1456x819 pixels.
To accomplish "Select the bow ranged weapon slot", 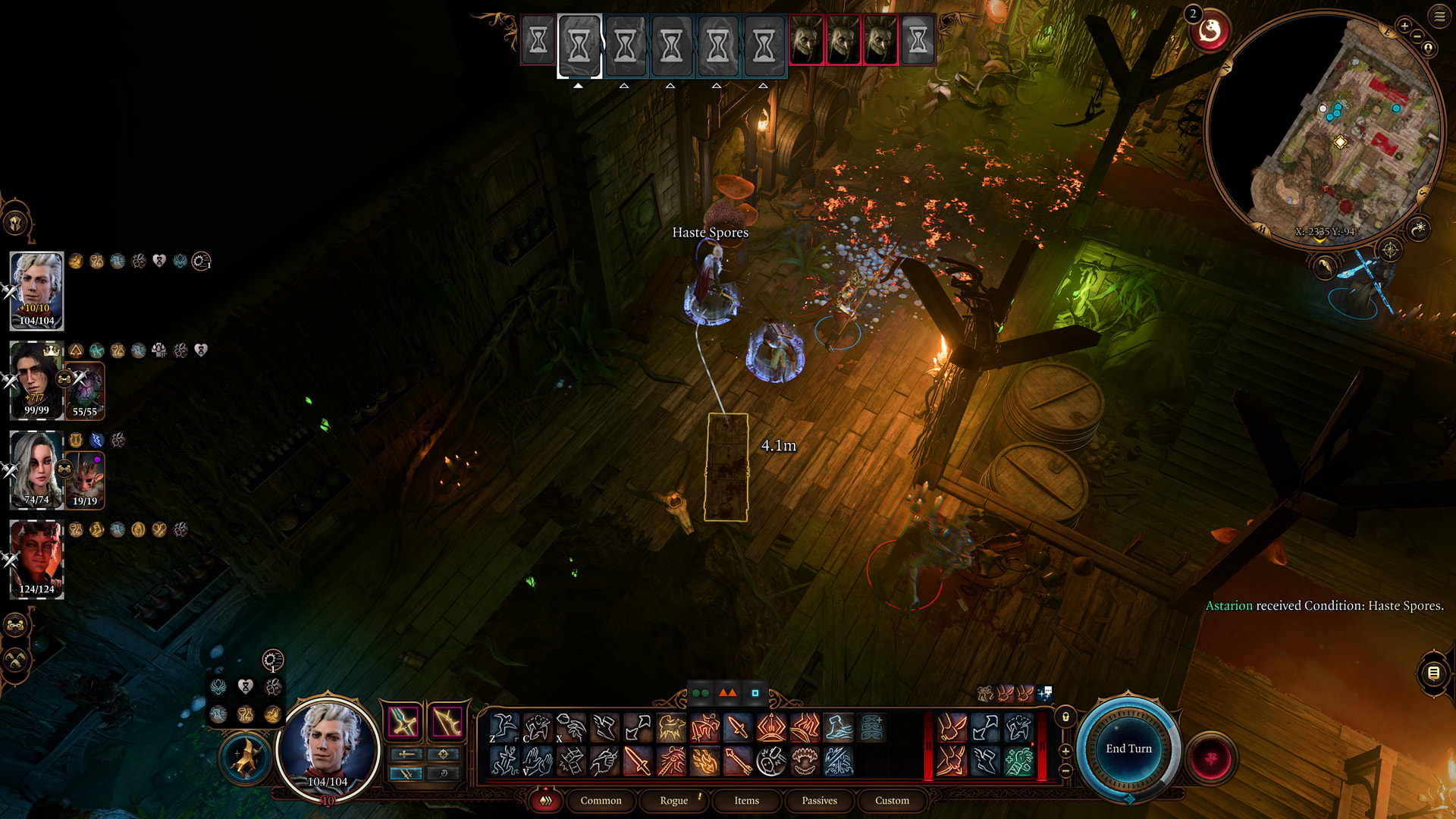I will [447, 721].
